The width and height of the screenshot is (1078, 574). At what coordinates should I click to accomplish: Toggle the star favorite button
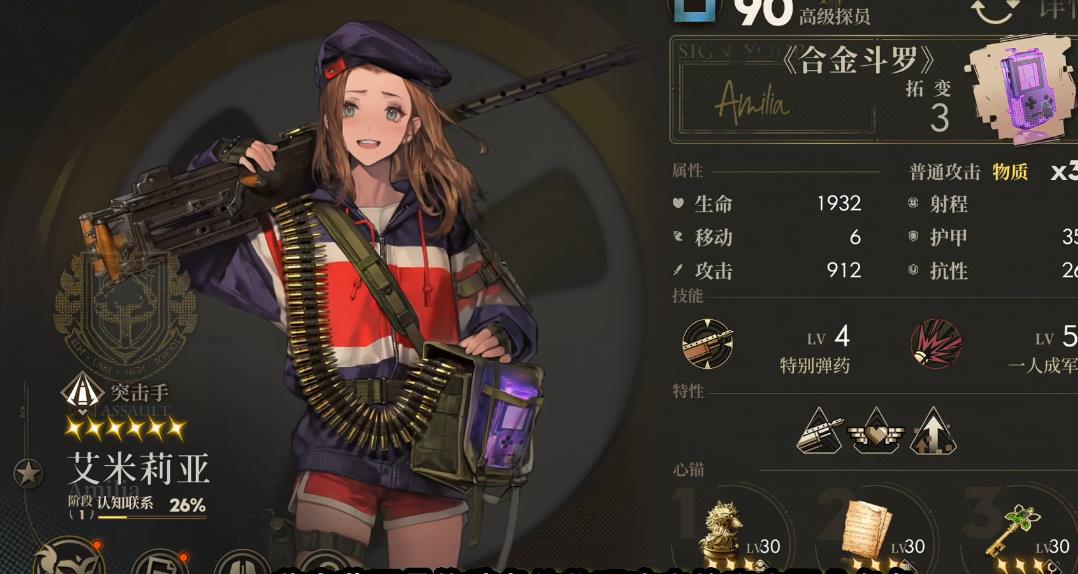coord(29,473)
